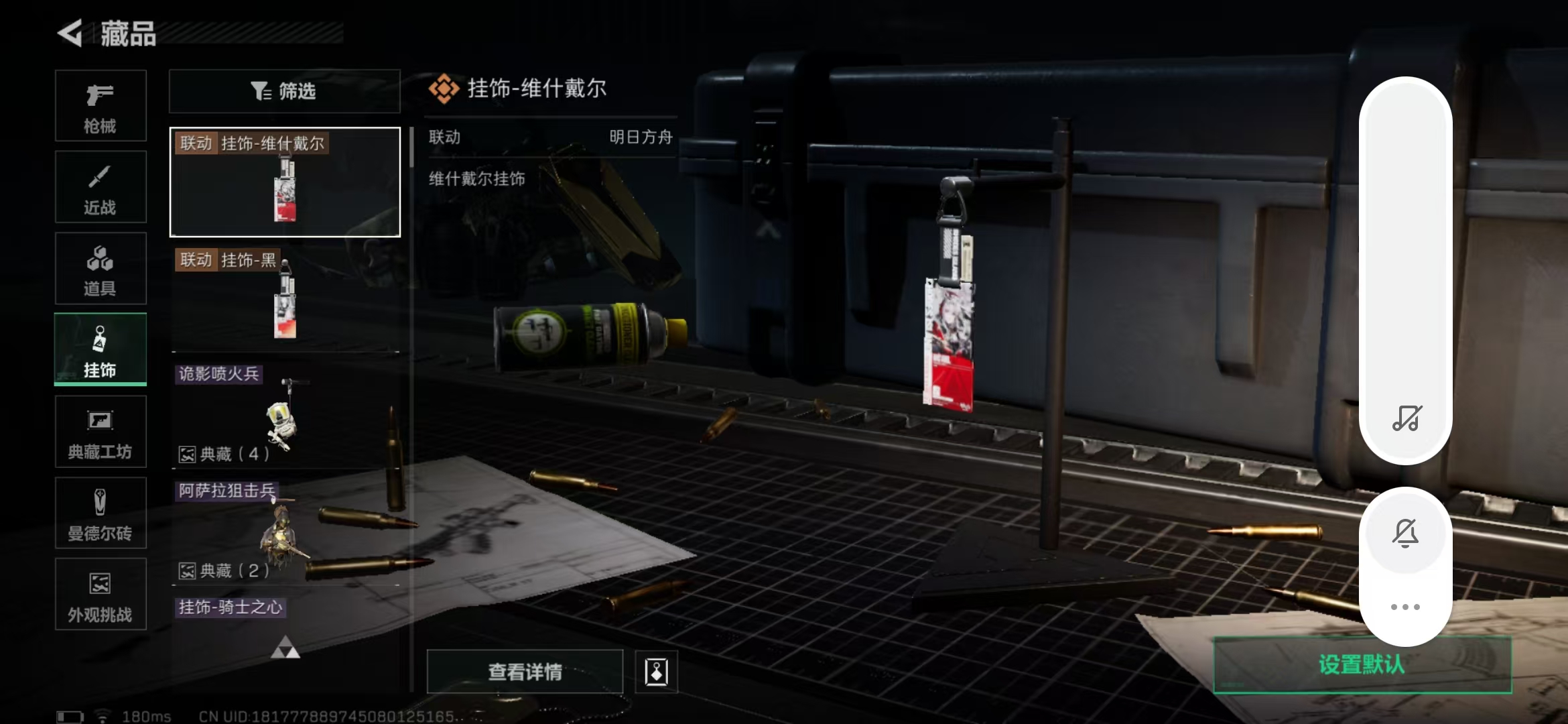Open the 典藏工坊 workshop panel
This screenshot has height=724, width=1568.
click(101, 431)
